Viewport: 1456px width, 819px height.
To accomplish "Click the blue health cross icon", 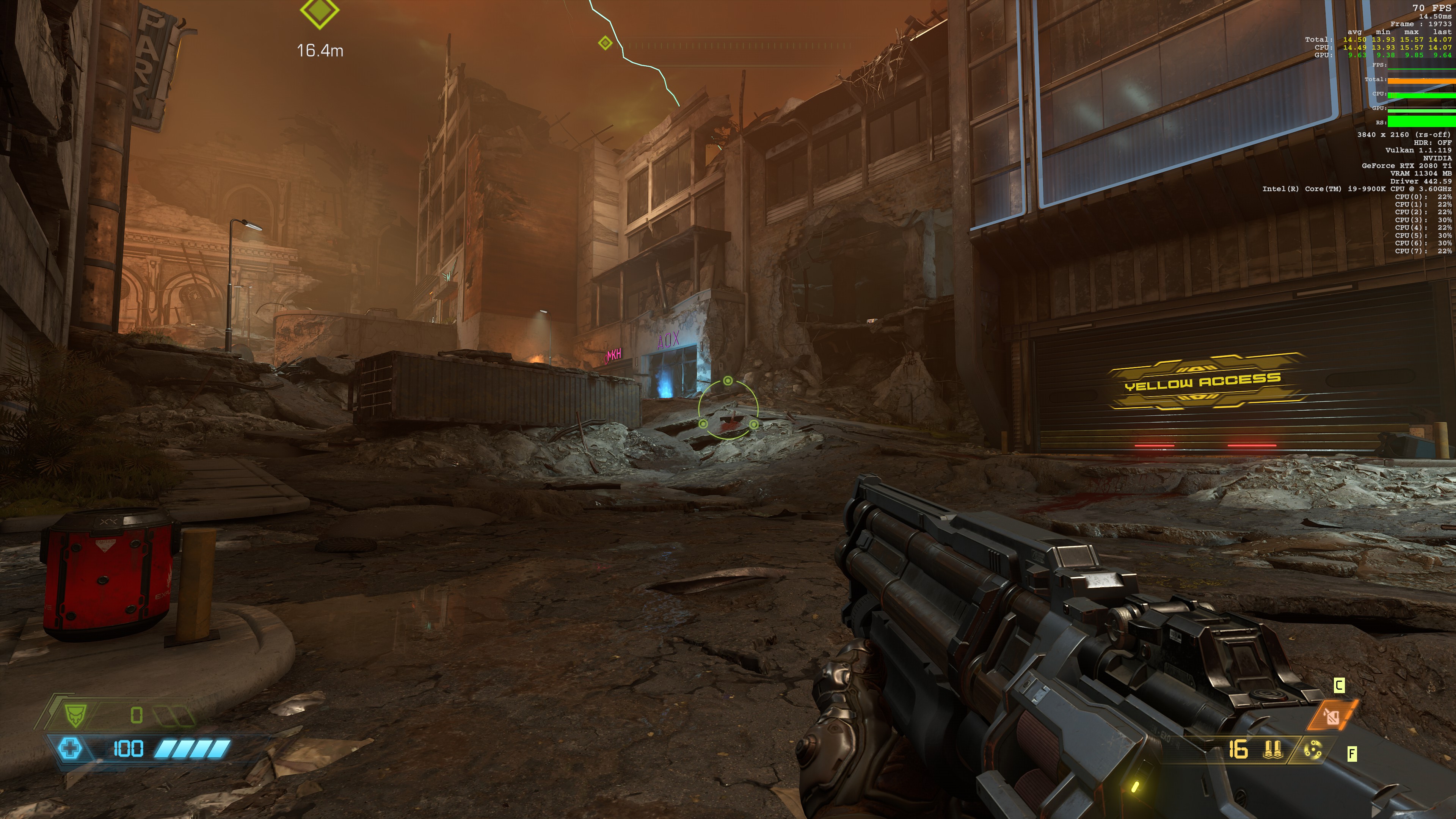I will tap(70, 749).
